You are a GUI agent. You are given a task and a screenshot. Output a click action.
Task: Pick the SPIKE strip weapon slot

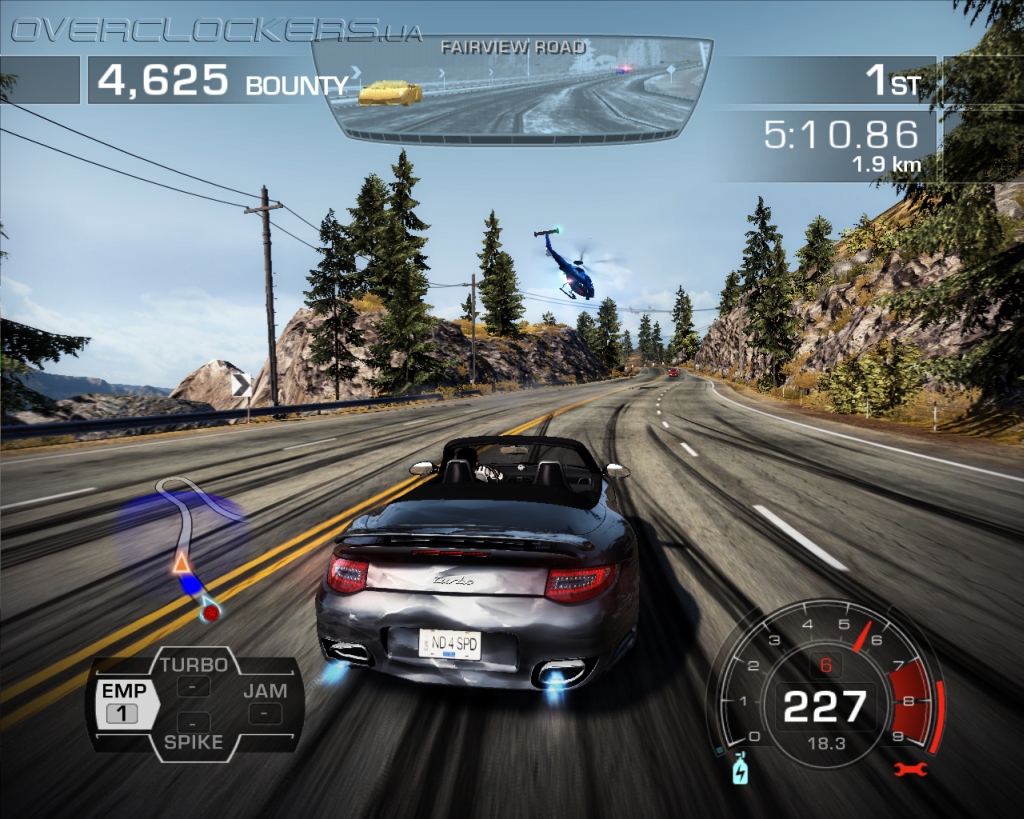coord(194,731)
